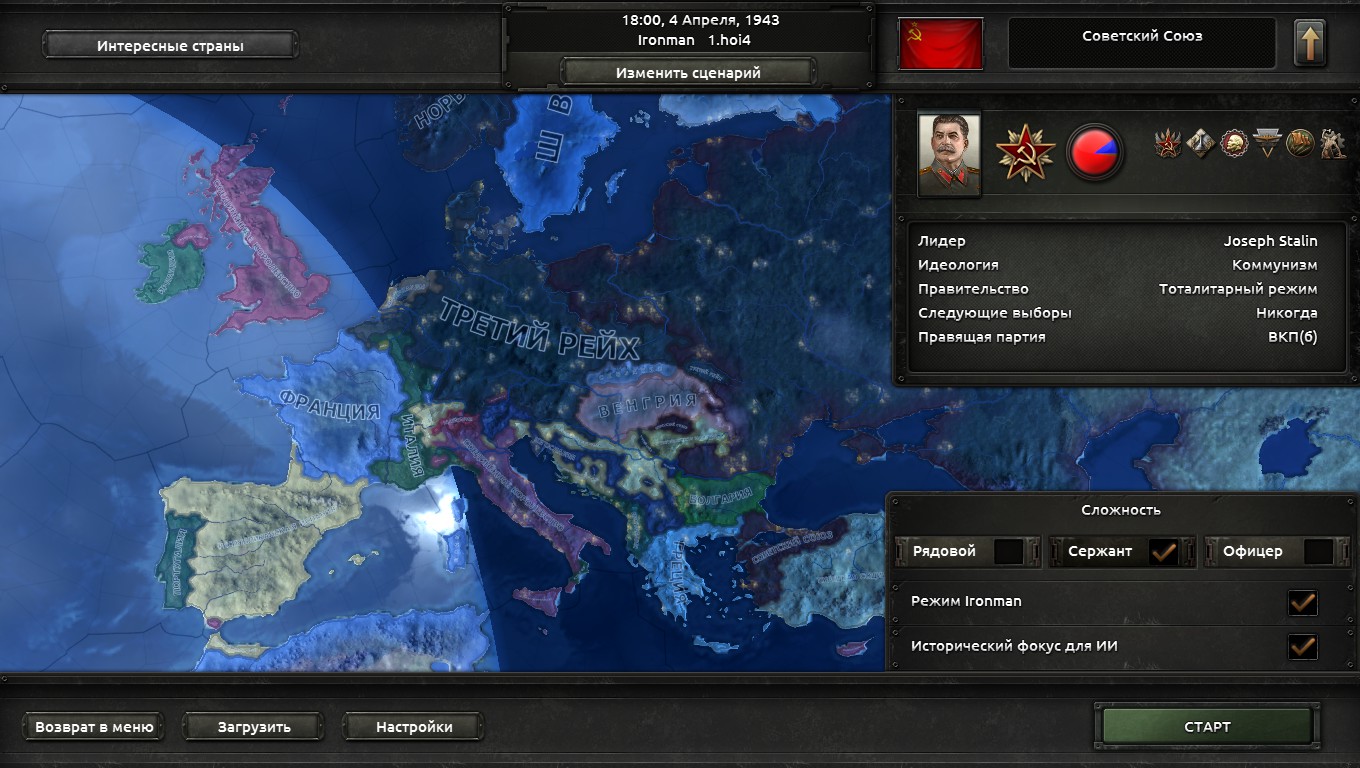Viewport: 1360px width, 768px height.
Task: Click Joseph Stalin's leader portrait
Action: (949, 154)
